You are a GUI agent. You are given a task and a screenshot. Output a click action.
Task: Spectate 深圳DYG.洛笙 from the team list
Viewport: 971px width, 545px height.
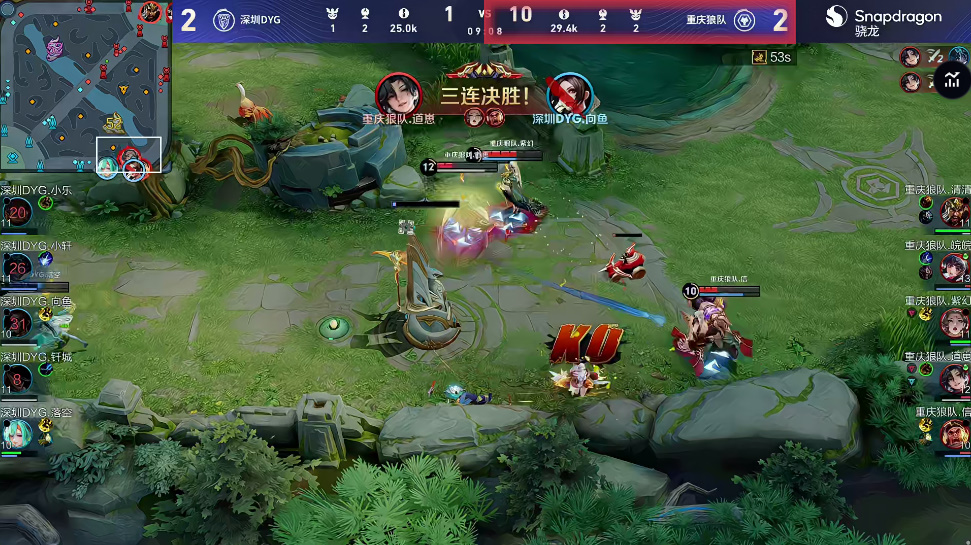[18, 434]
